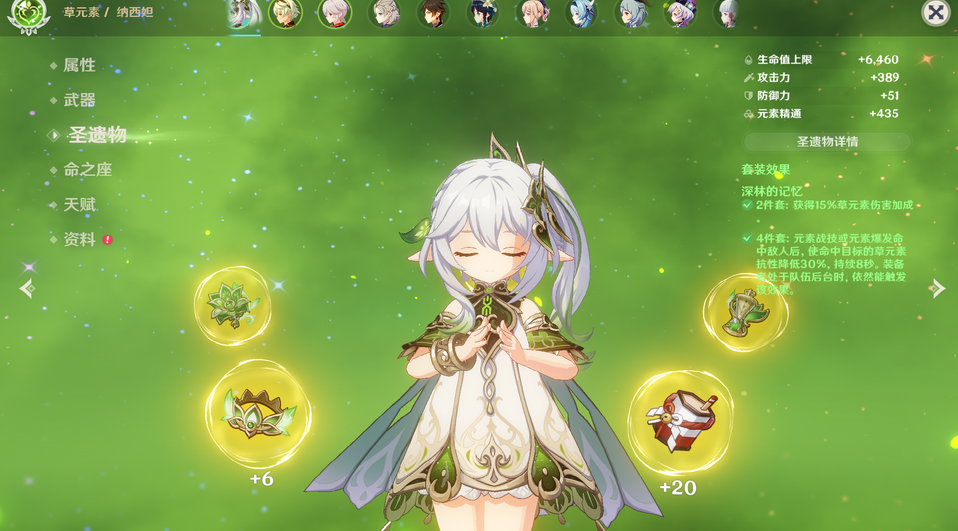The image size is (958, 531).
Task: Open the 武器 weapon page
Action: [79, 100]
